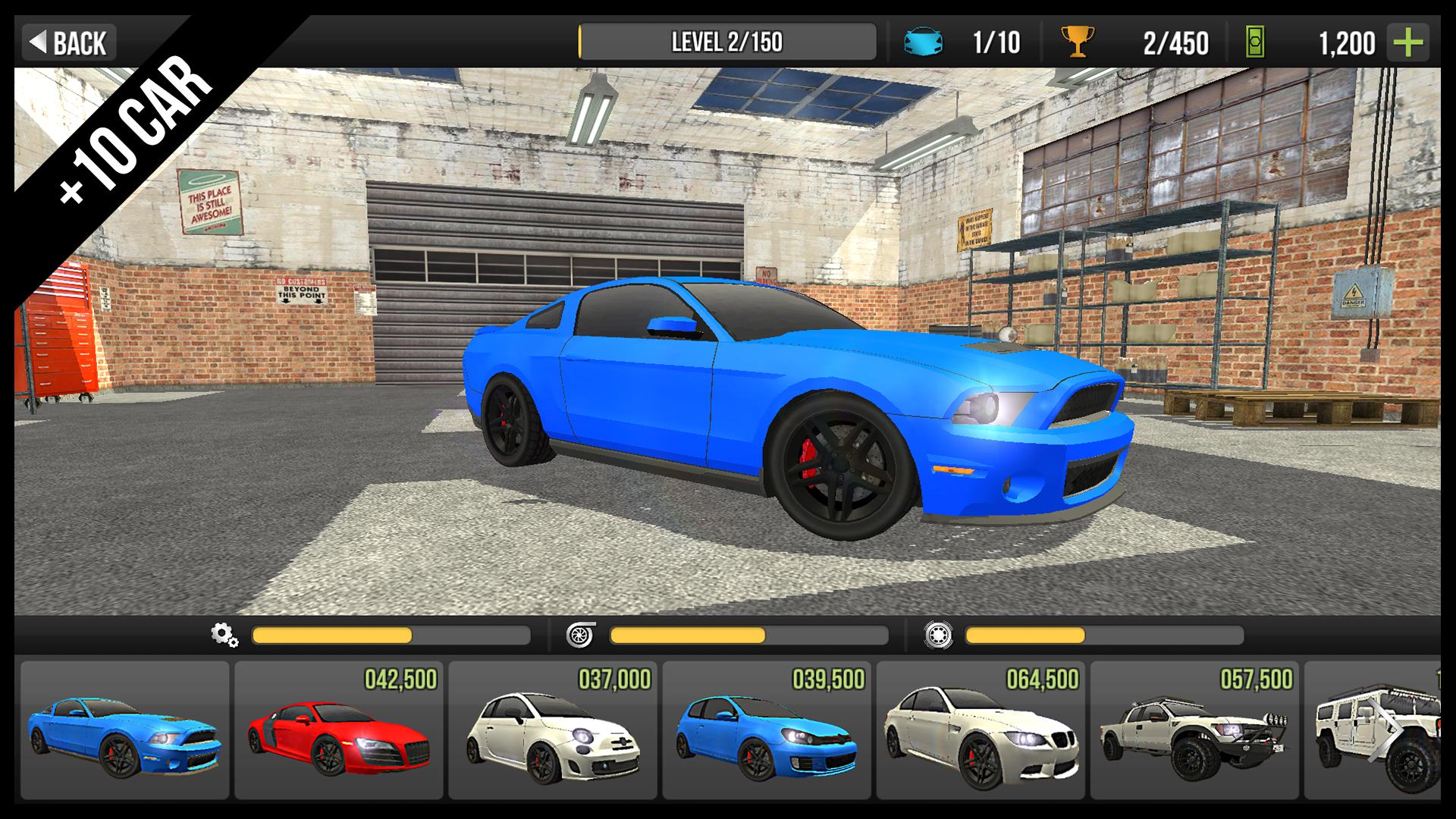
Task: Click the green cash money icon
Action: point(1255,42)
